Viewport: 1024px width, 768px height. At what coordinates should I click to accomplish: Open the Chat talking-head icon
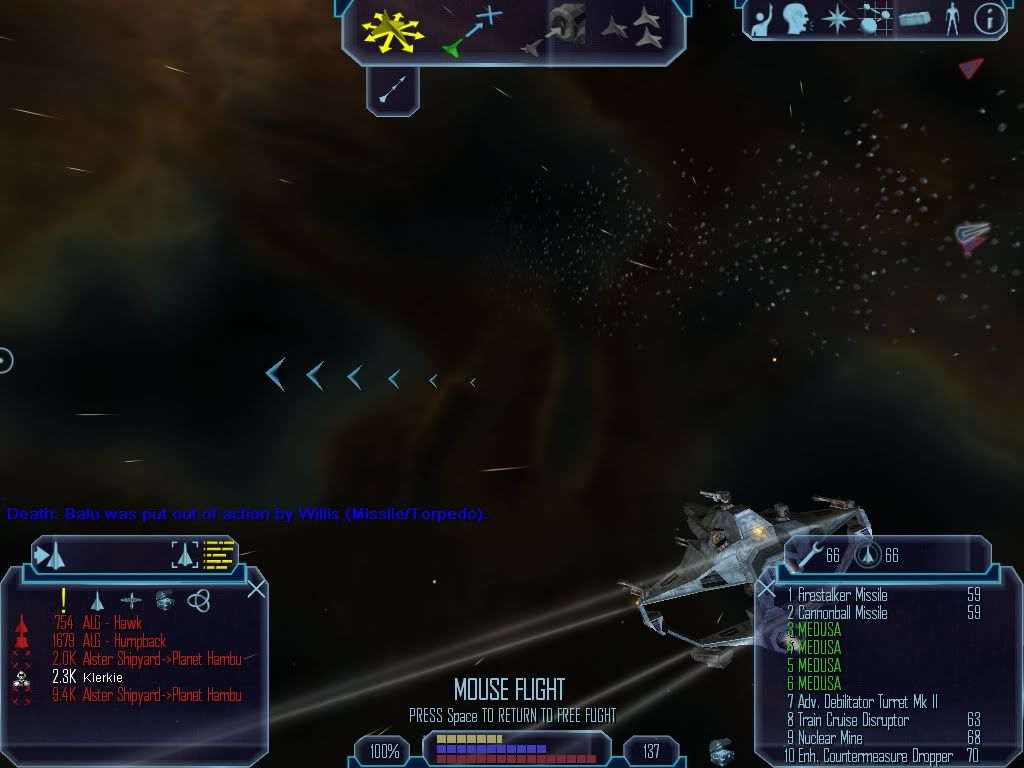[795, 19]
